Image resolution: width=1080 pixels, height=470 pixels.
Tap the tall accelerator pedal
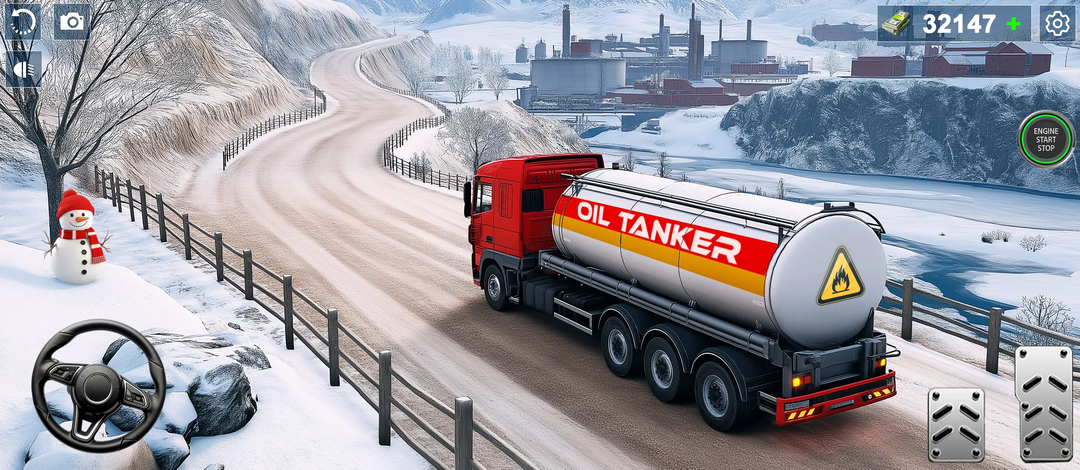pyautogui.click(x=1043, y=404)
